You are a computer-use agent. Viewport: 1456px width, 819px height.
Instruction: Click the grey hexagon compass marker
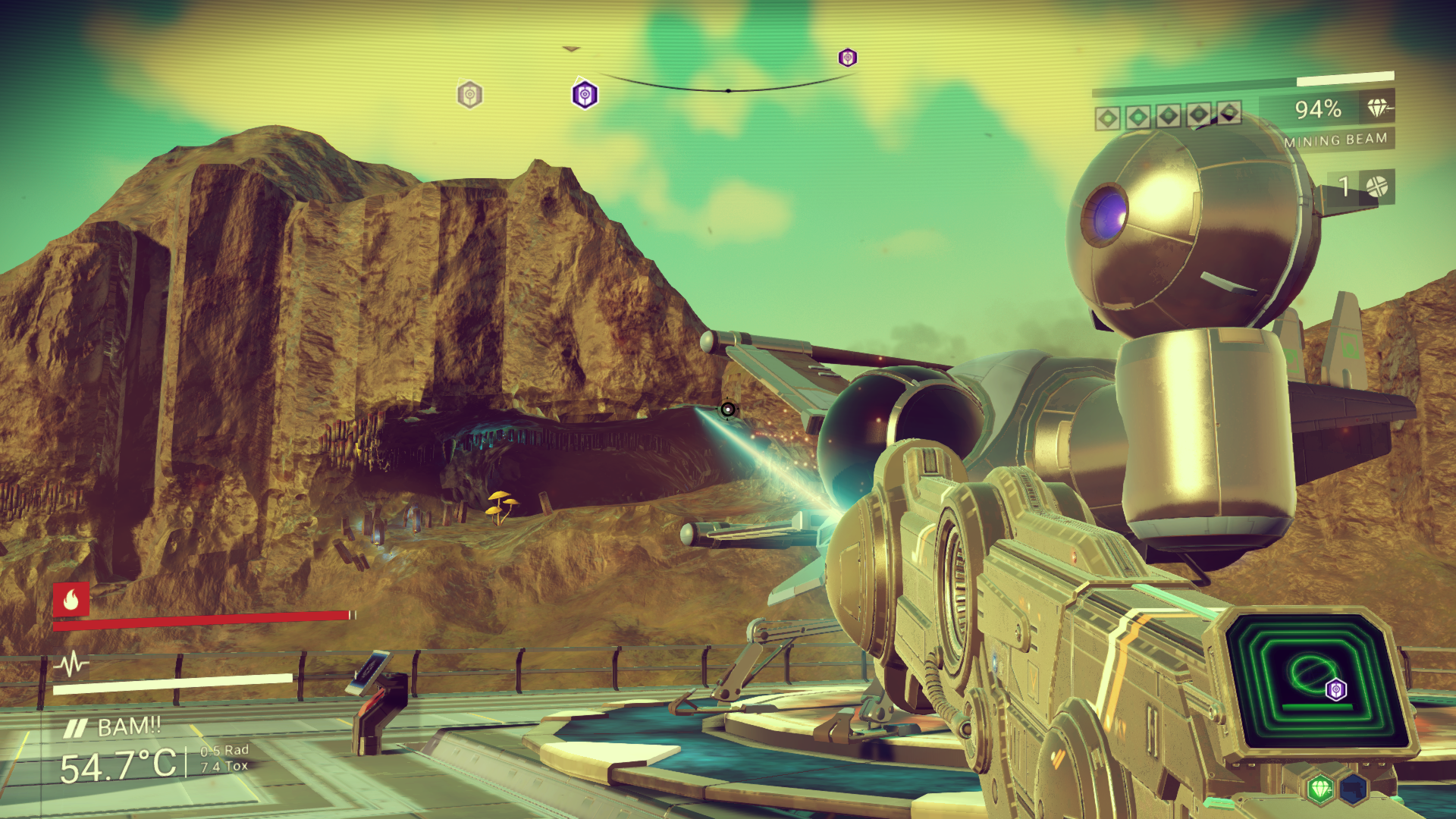[x=470, y=95]
